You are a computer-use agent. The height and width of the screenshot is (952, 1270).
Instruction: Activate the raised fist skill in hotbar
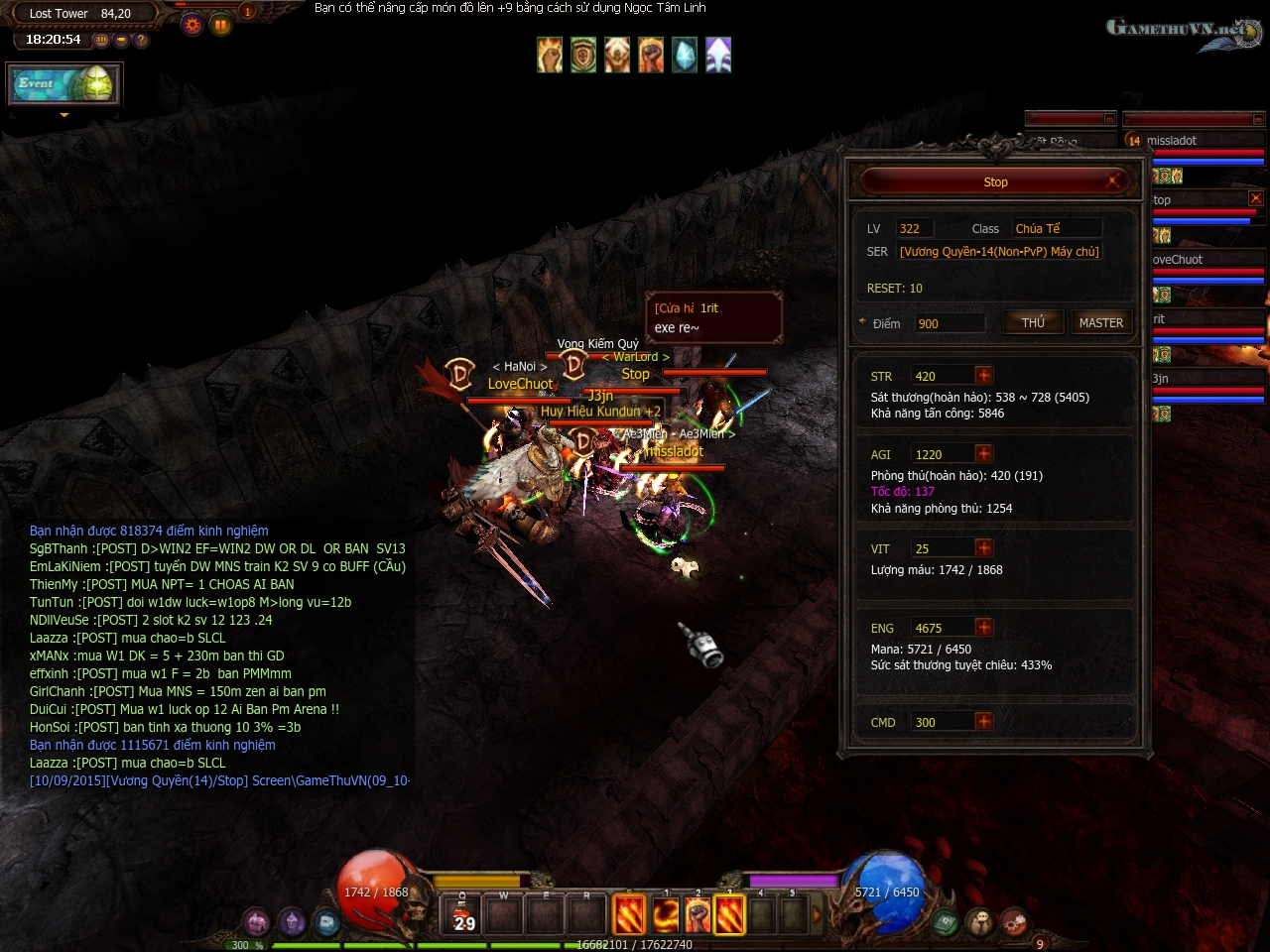(x=697, y=915)
